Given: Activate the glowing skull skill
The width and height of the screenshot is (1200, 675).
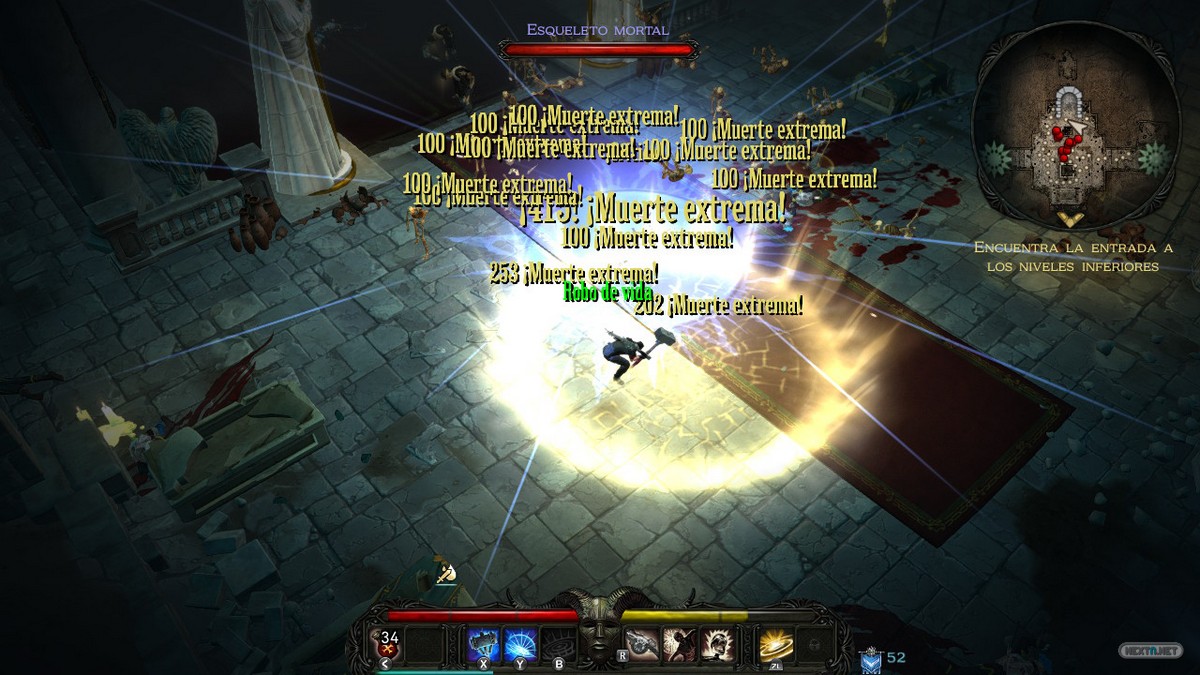Looking at the screenshot, I should coord(716,644).
